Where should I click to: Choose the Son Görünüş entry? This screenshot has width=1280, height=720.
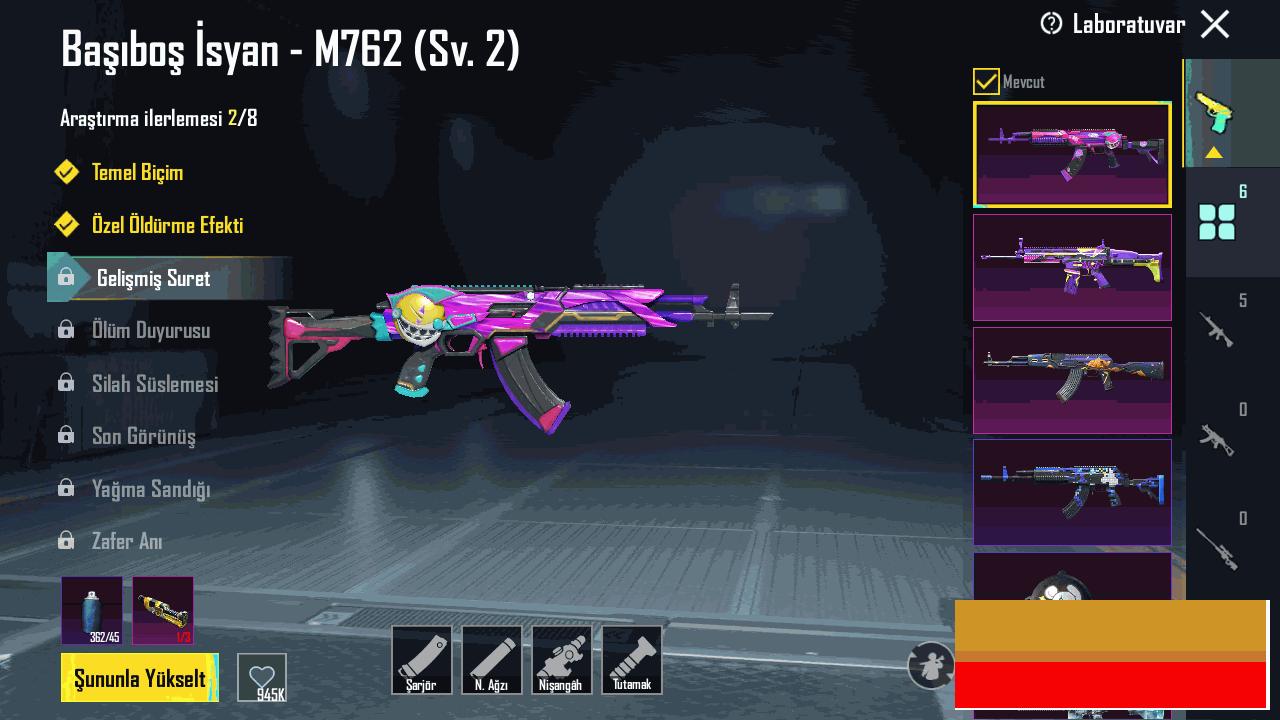(x=143, y=436)
